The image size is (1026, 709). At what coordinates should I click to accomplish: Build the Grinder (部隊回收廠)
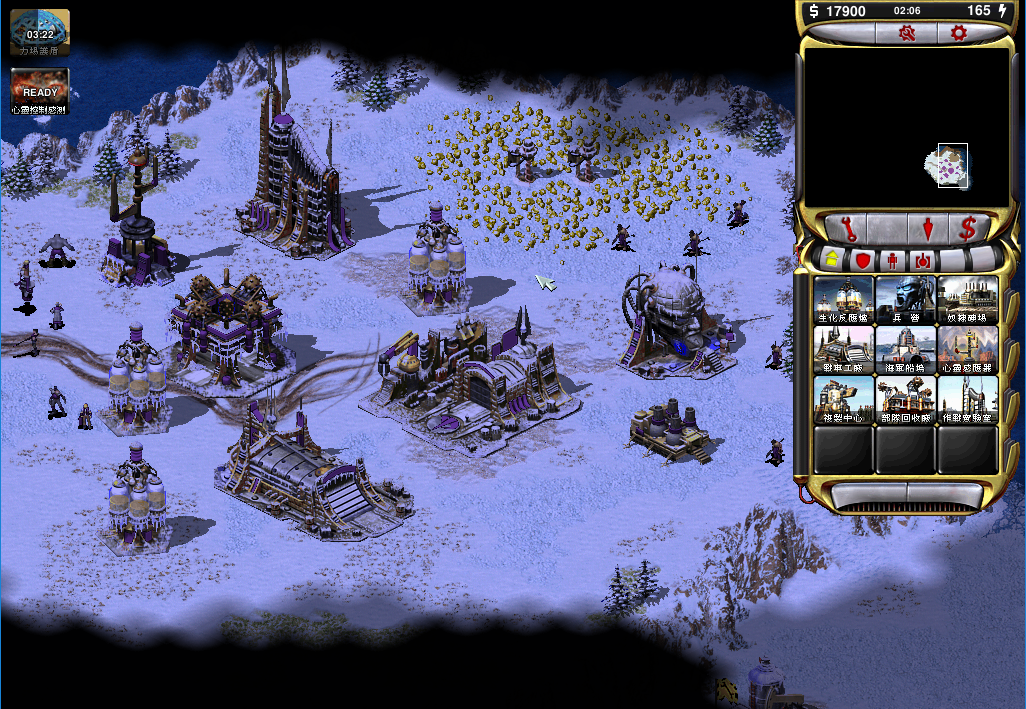(905, 400)
